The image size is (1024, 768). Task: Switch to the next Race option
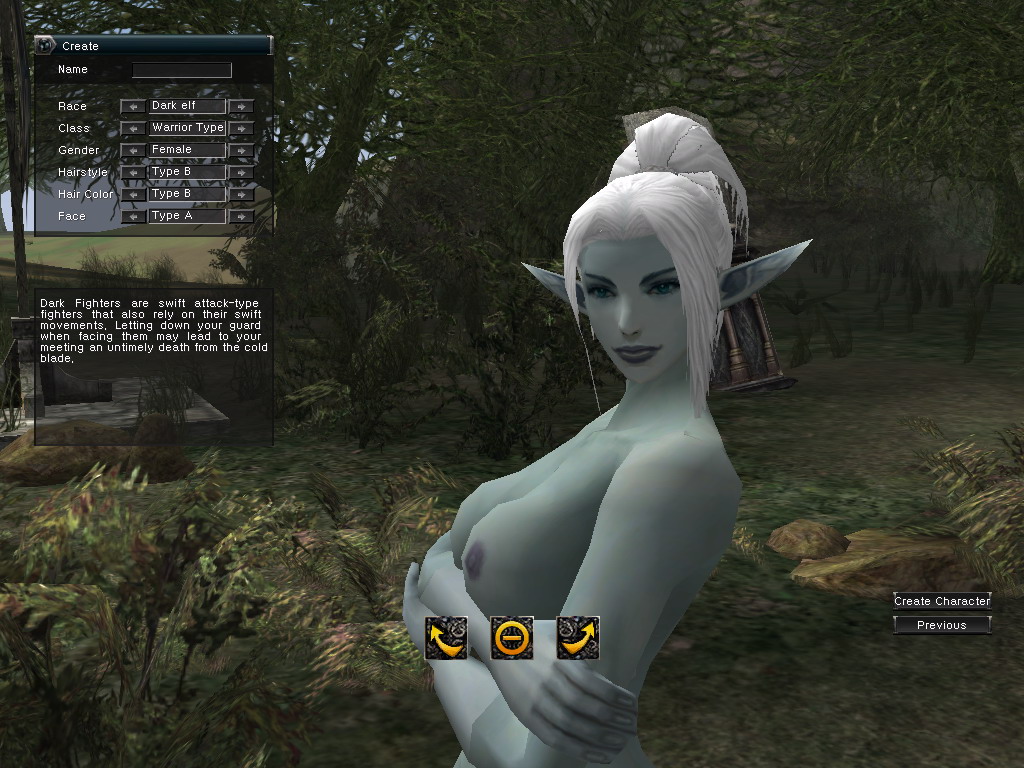pyautogui.click(x=241, y=106)
